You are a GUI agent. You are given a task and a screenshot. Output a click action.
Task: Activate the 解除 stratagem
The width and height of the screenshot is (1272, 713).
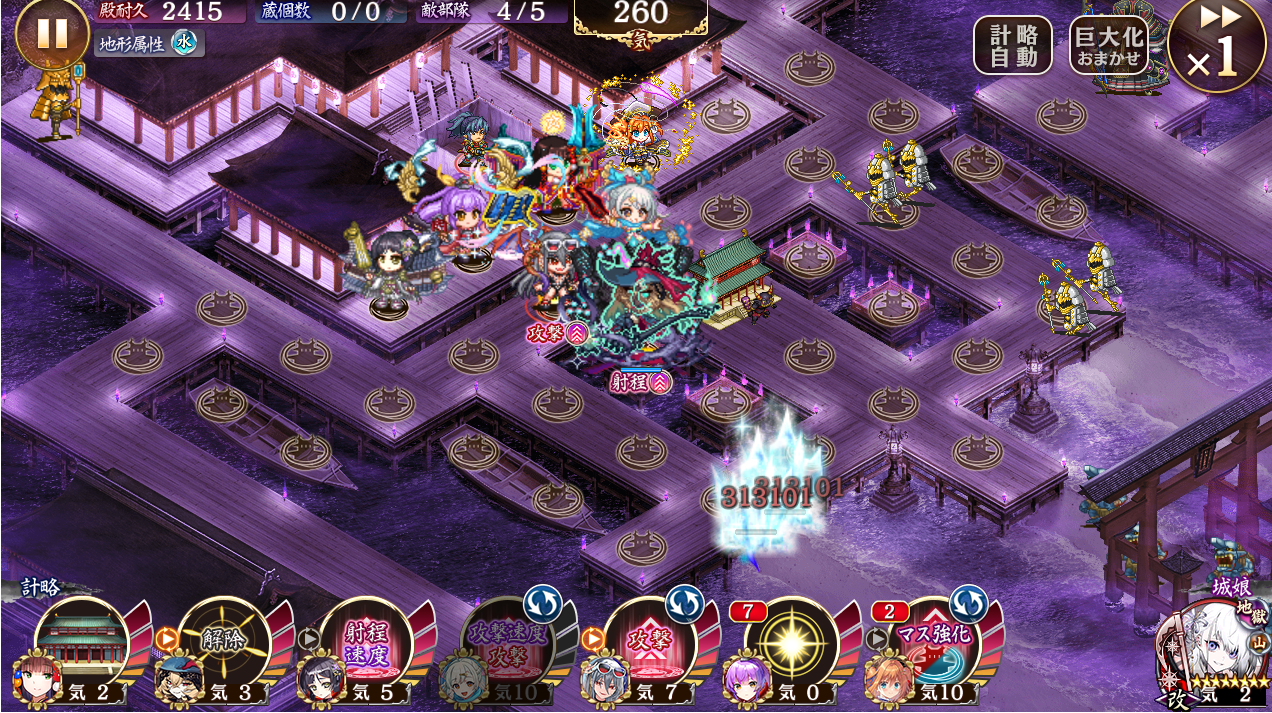pos(224,640)
